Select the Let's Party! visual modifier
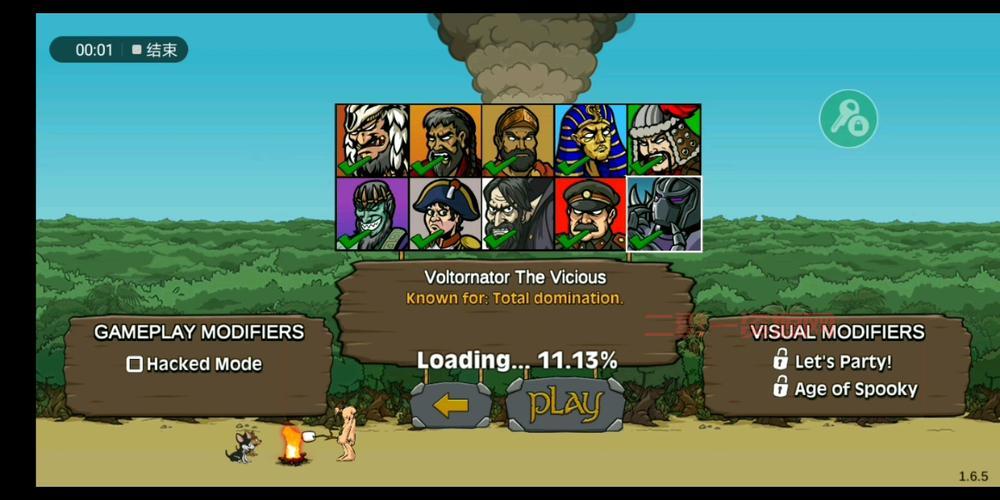1000x500 pixels. pyautogui.click(x=832, y=361)
